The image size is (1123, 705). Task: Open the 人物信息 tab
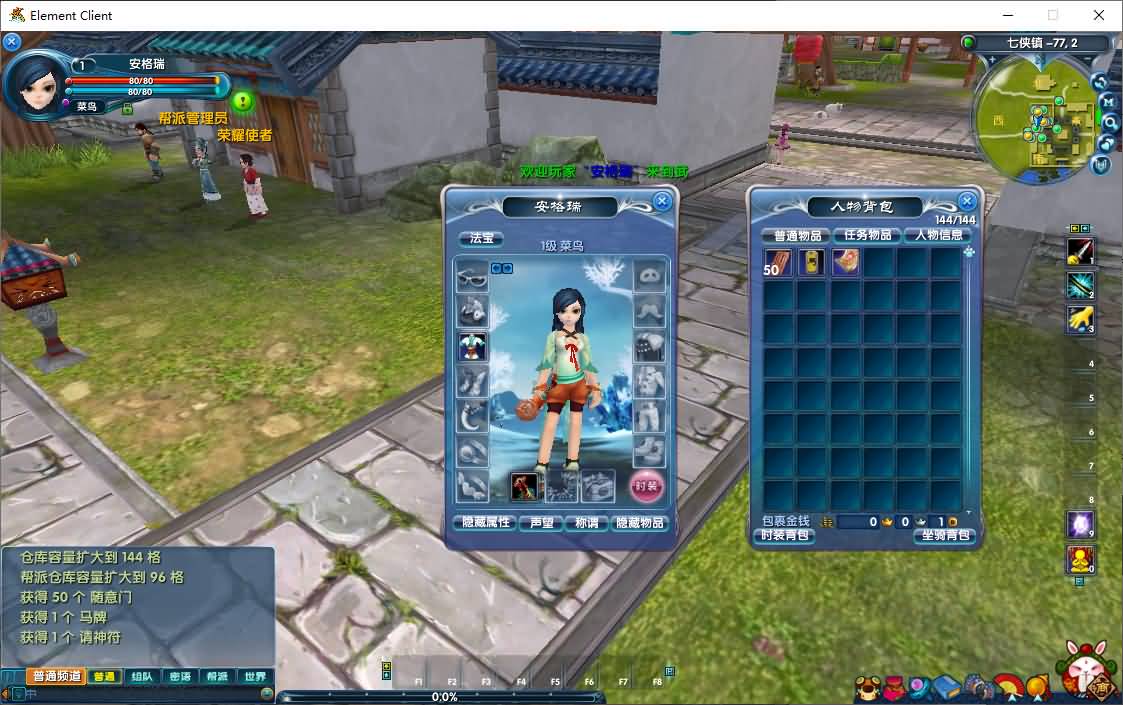pos(938,235)
